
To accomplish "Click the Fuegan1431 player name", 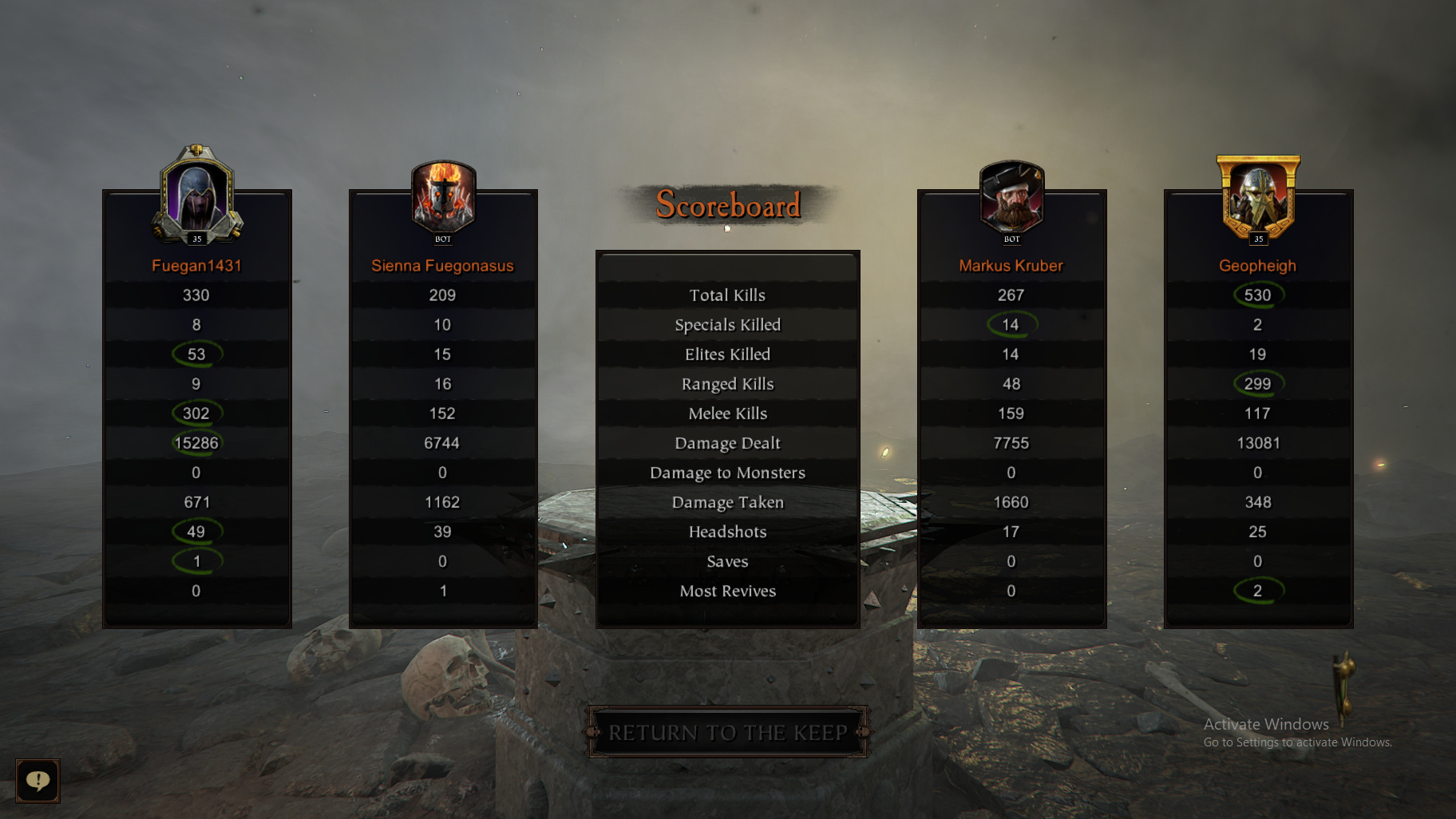I will pyautogui.click(x=196, y=266).
